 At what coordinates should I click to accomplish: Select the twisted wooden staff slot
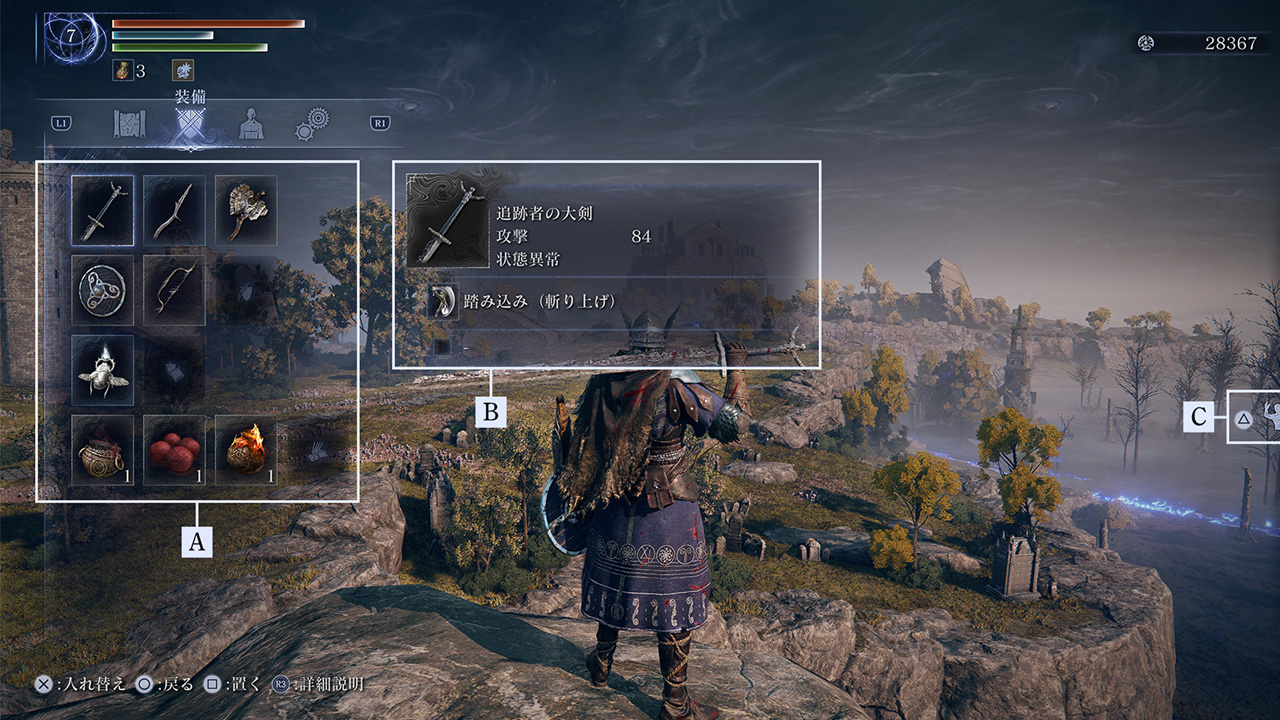click(174, 211)
